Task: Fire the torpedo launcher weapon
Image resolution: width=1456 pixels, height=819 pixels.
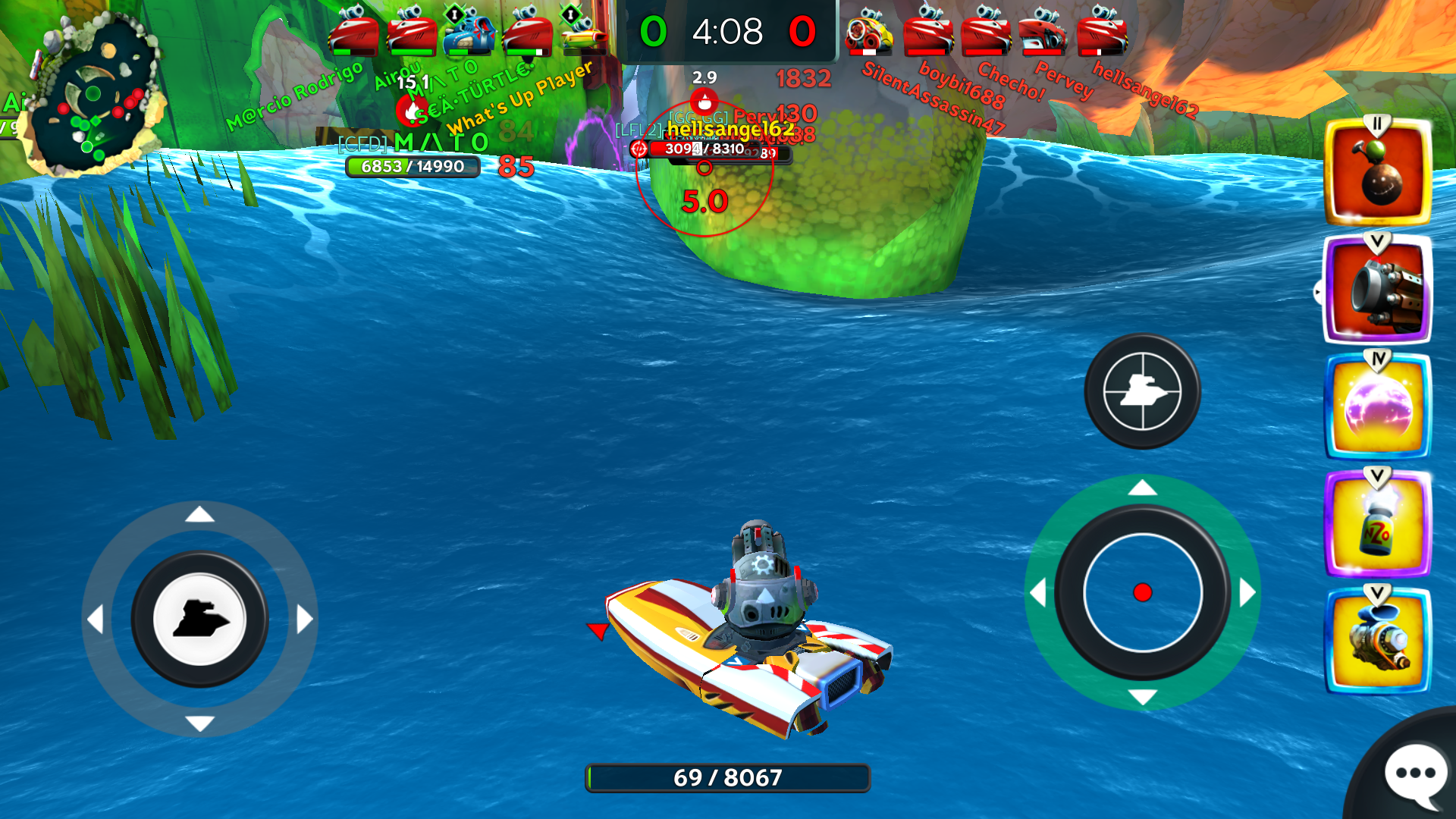Action: pyautogui.click(x=1378, y=642)
